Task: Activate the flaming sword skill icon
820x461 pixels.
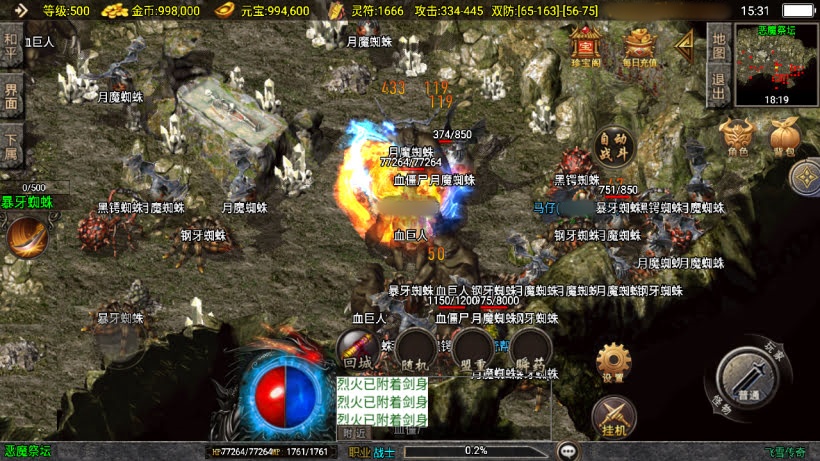Action: click(26, 237)
